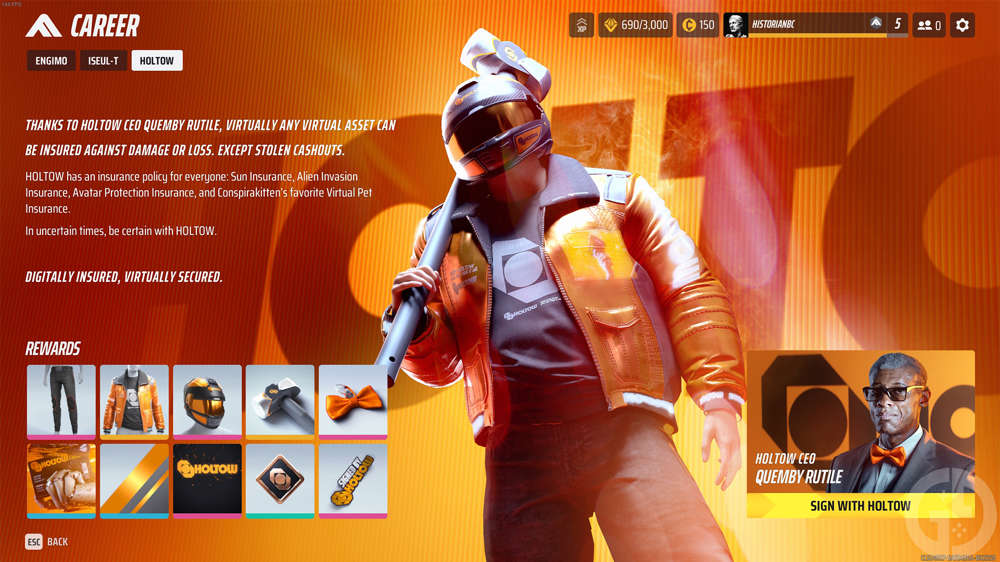
Task: Select the robot fist poster reward
Action: [x=61, y=479]
